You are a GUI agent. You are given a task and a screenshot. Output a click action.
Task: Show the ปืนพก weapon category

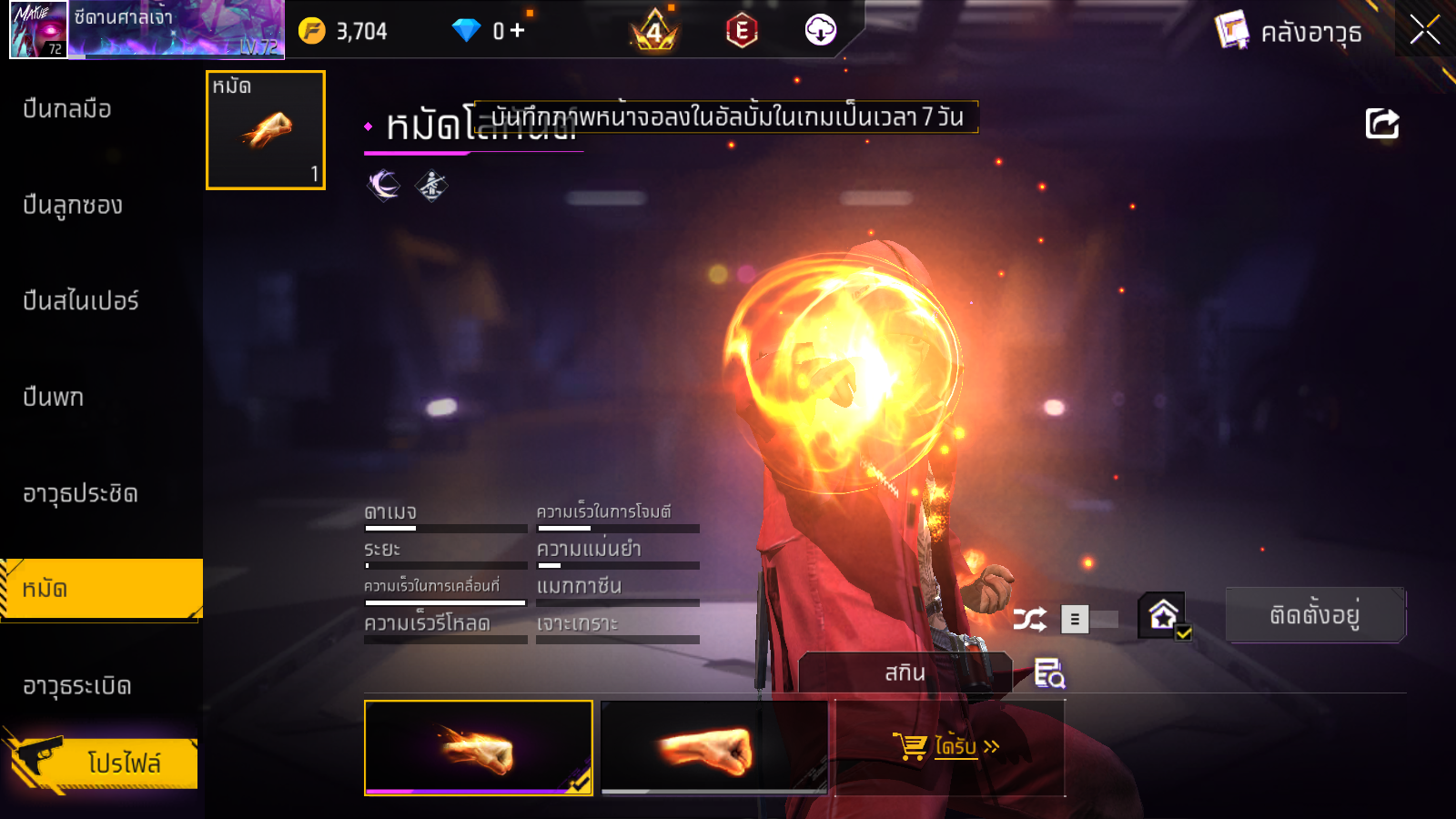point(54,398)
